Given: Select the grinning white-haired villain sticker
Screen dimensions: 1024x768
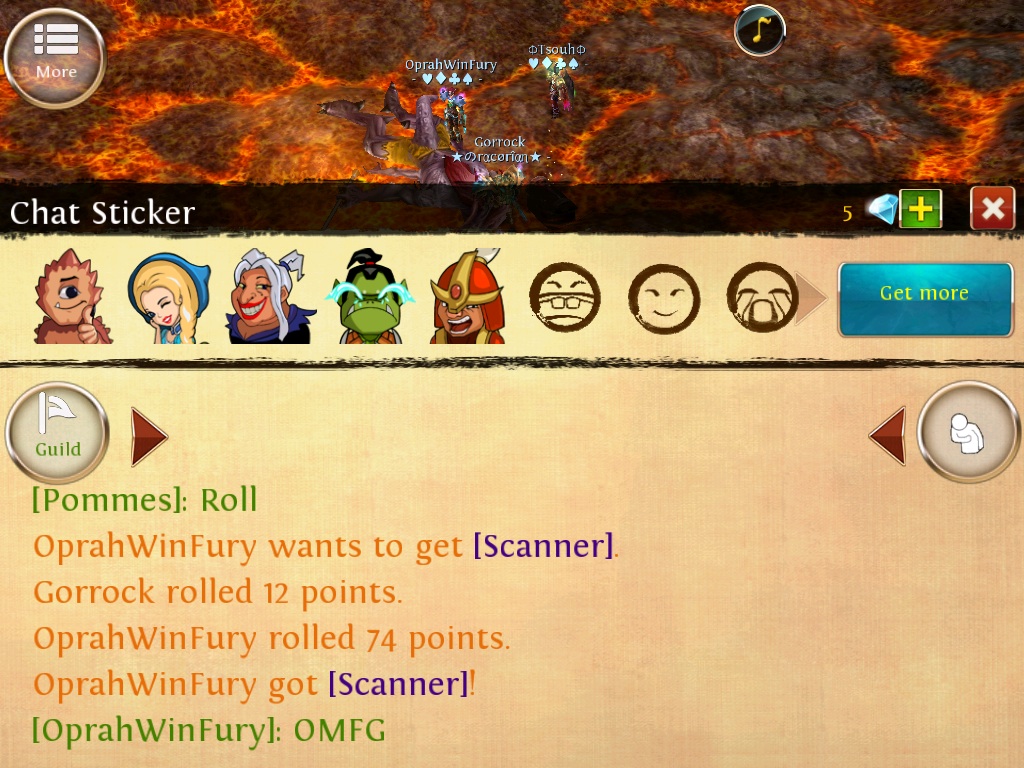Looking at the screenshot, I should [268, 298].
